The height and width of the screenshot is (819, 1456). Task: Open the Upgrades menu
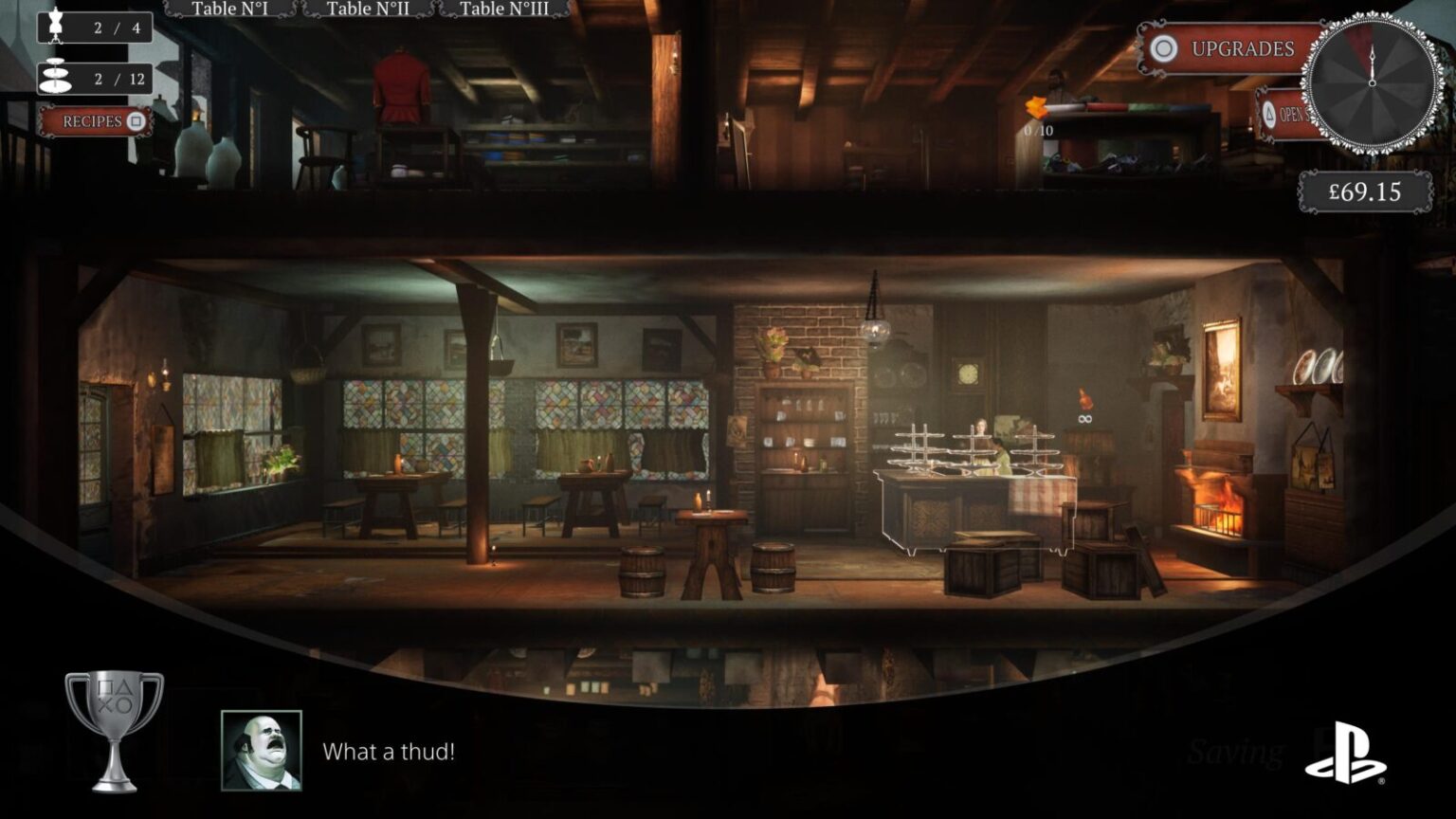(x=1229, y=49)
